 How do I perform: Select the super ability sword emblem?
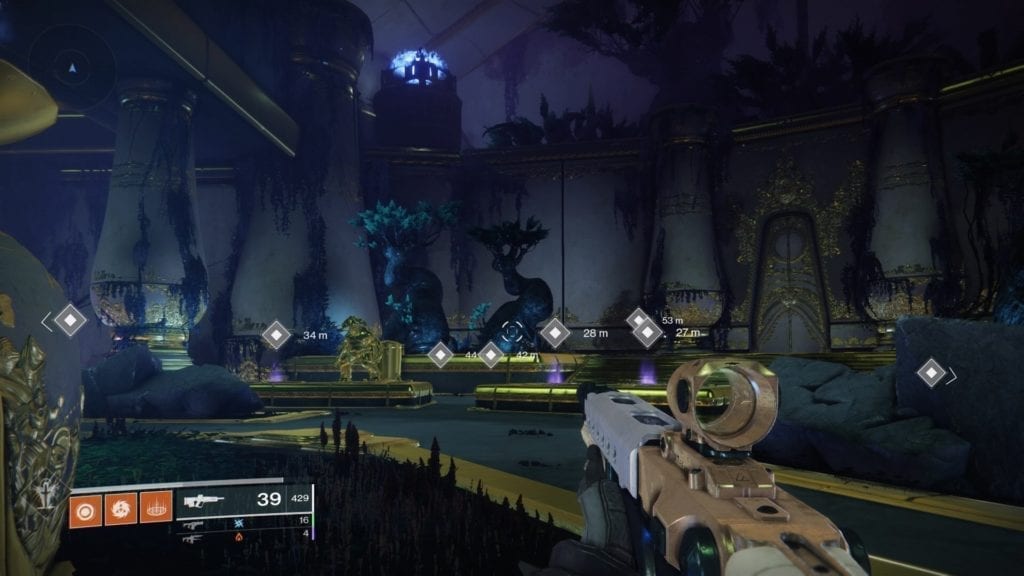47,495
